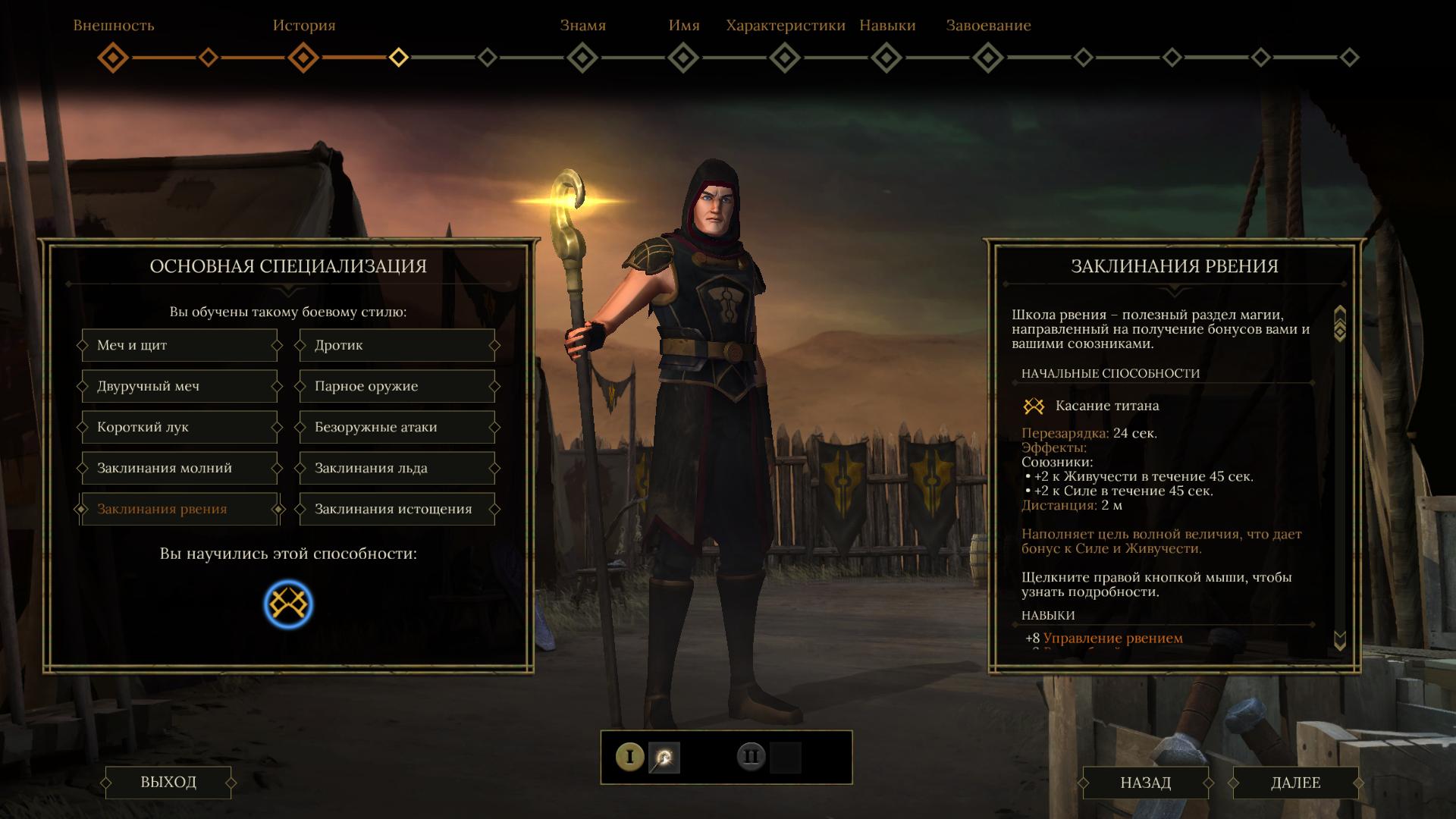Select the Дротик combat style
The height and width of the screenshot is (819, 1456).
tap(397, 346)
